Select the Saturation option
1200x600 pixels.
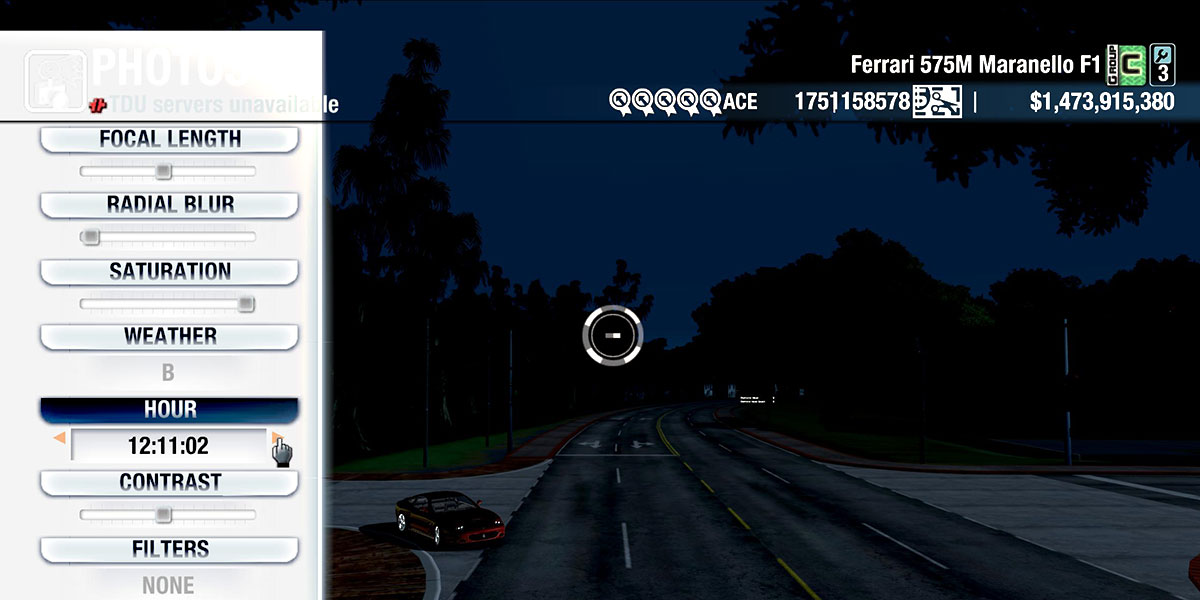[x=169, y=271]
